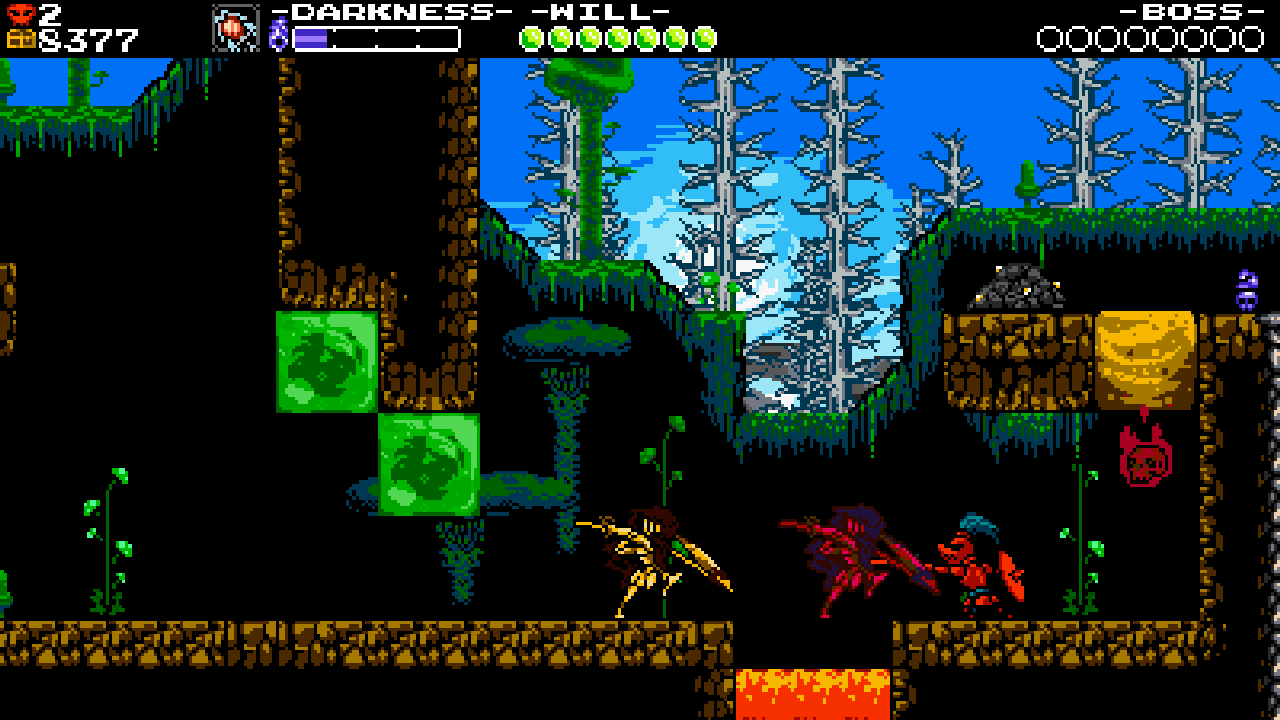
Task: Click the crumbling sand block
Action: click(x=1145, y=360)
